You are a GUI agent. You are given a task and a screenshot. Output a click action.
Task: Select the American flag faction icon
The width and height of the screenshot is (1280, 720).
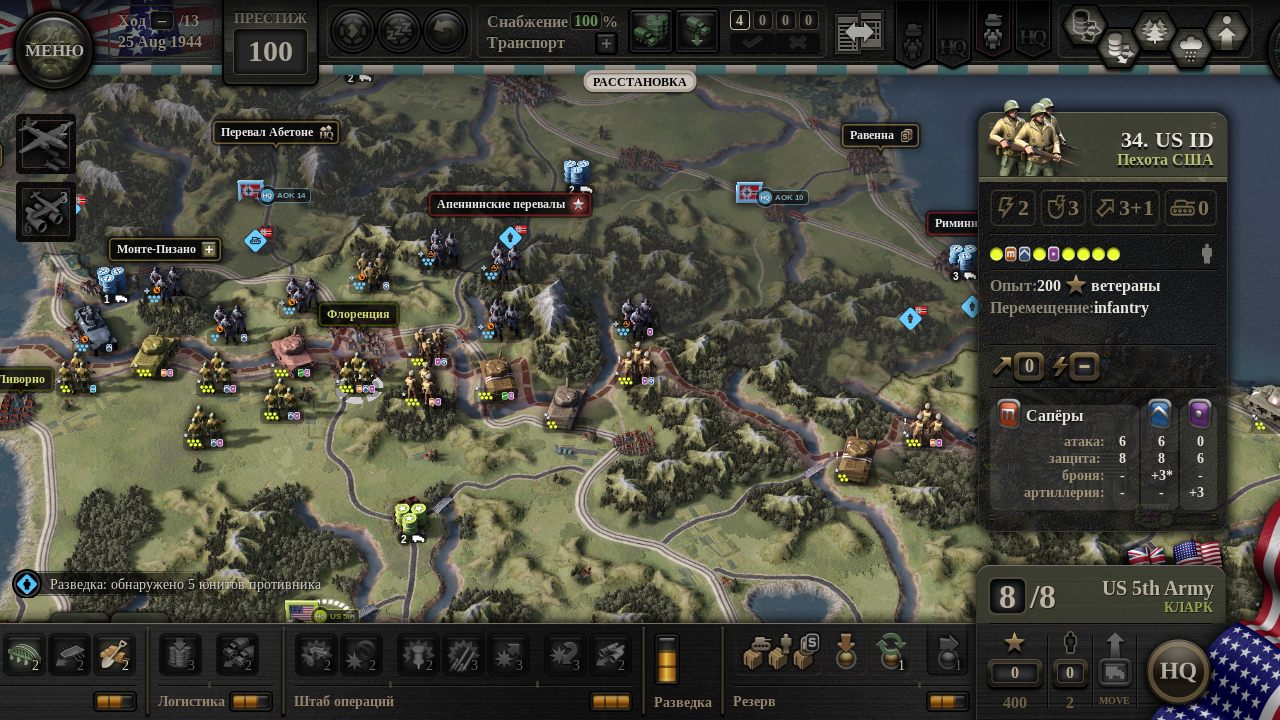(x=1197, y=552)
